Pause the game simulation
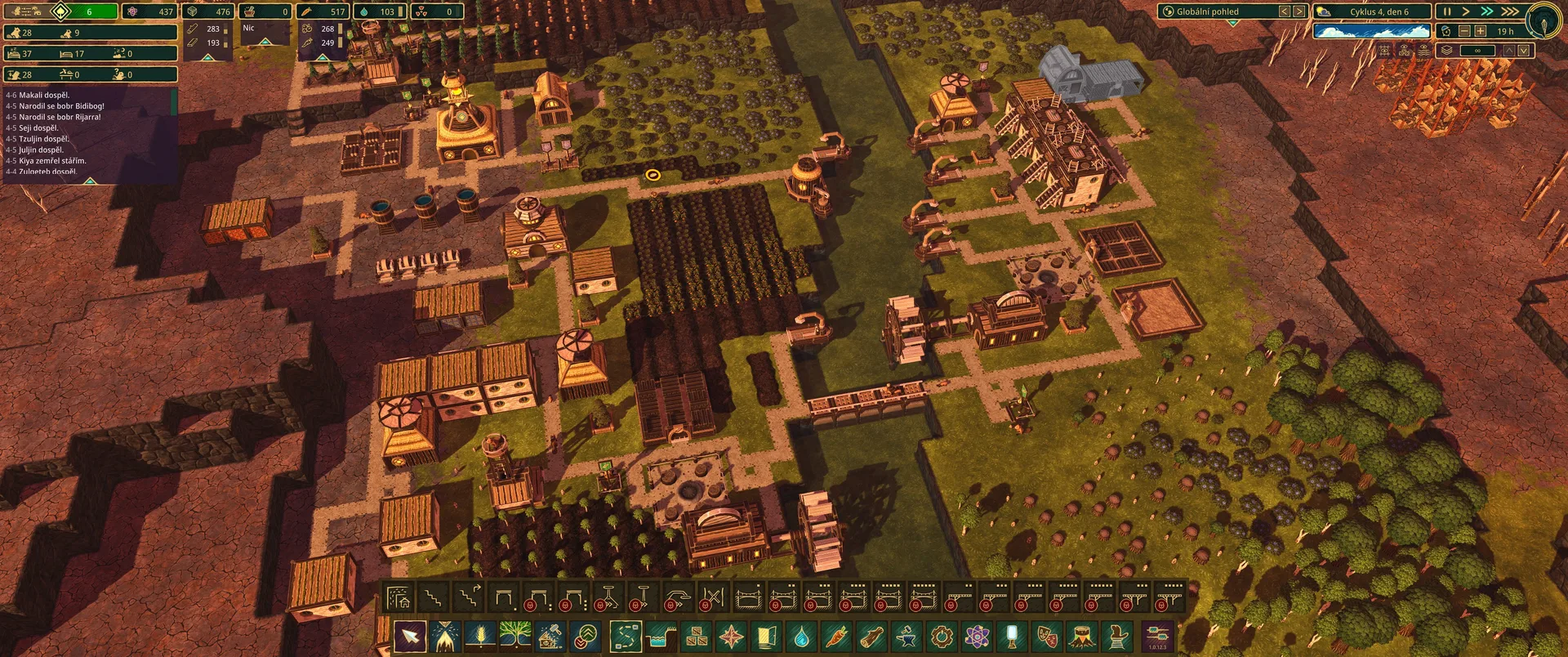 point(1446,11)
